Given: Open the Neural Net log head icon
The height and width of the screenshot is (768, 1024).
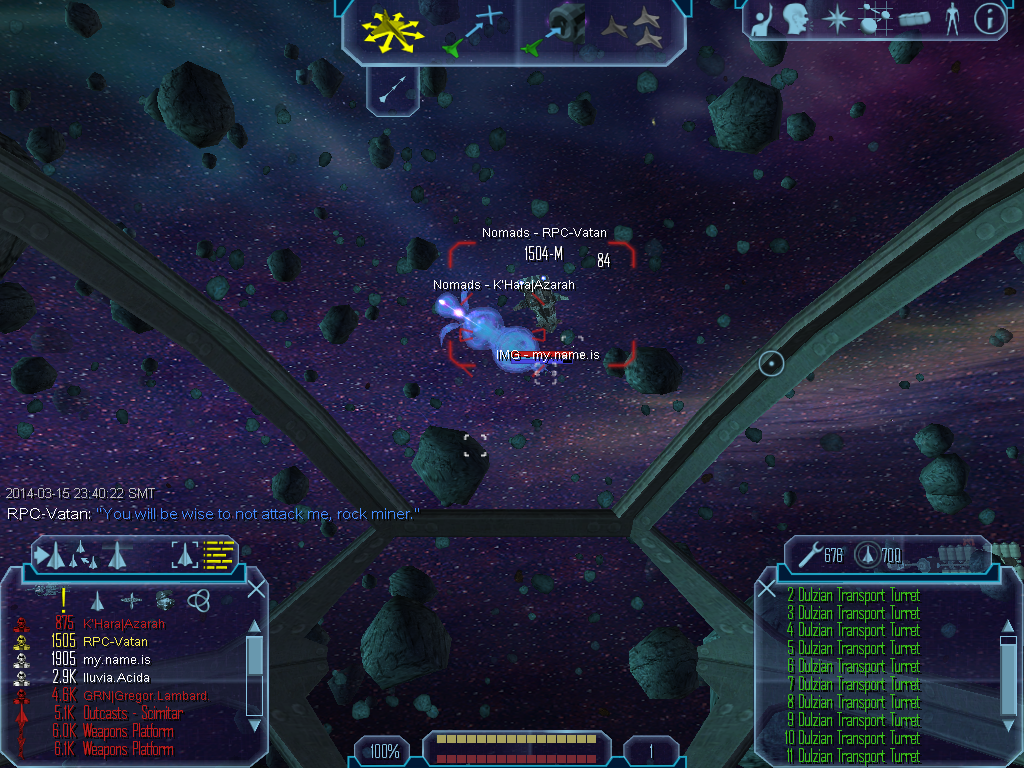Looking at the screenshot, I should pos(796,18).
